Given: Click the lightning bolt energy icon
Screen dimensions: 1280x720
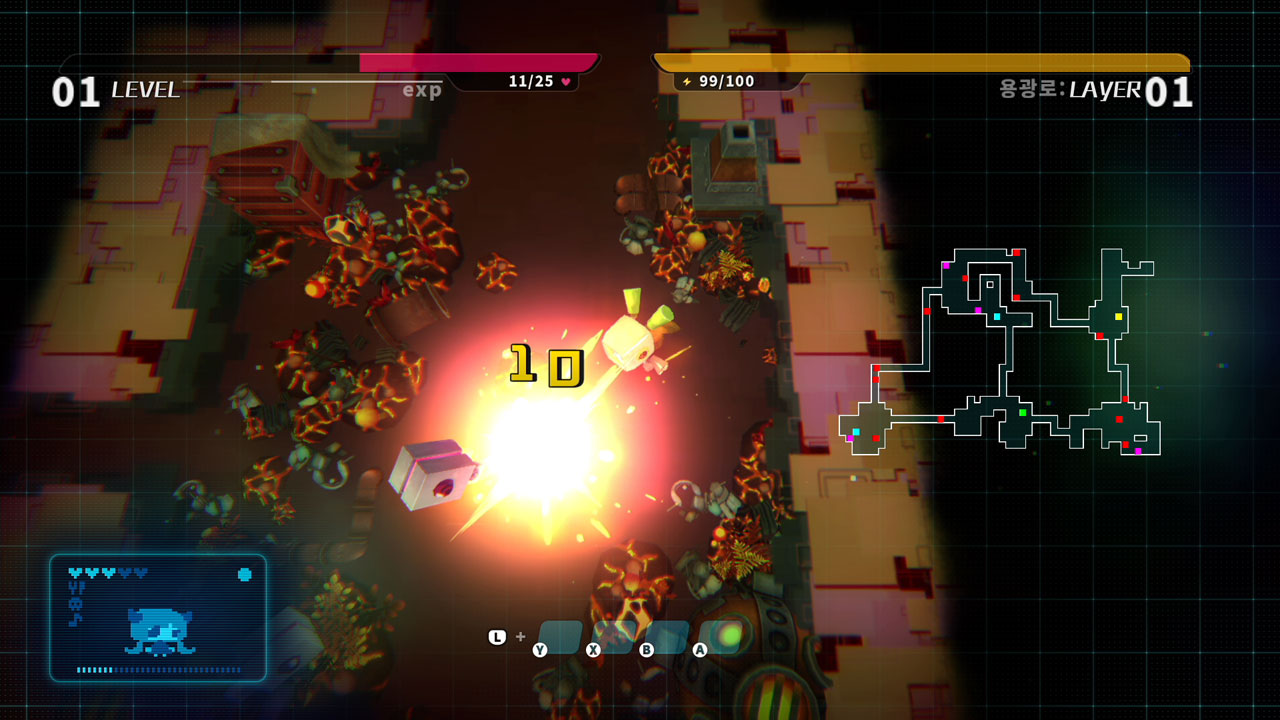Looking at the screenshot, I should 685,79.
